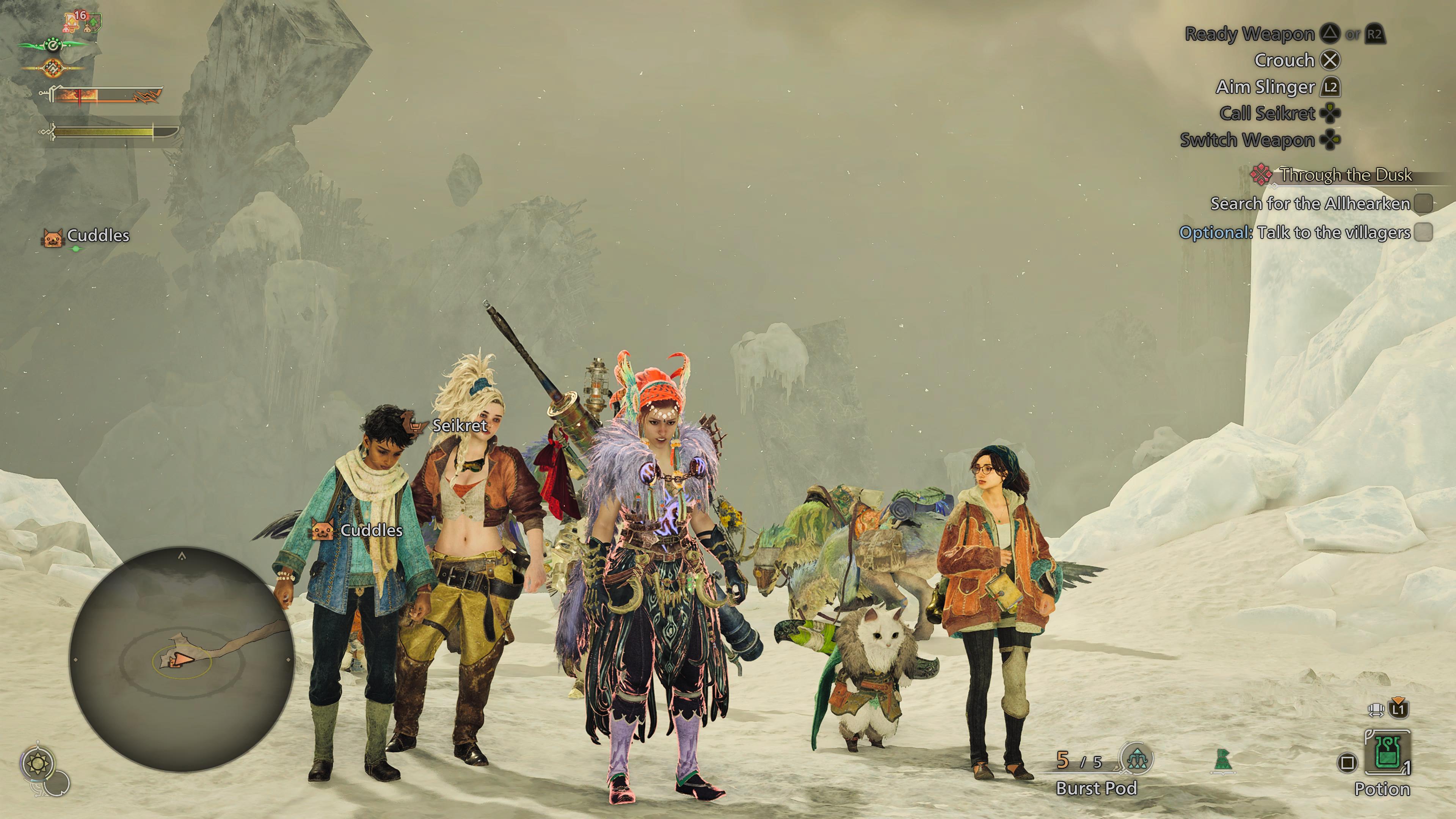Open the Through the Dusk quest tracker
This screenshot has height=819, width=1456.
[x=1345, y=175]
